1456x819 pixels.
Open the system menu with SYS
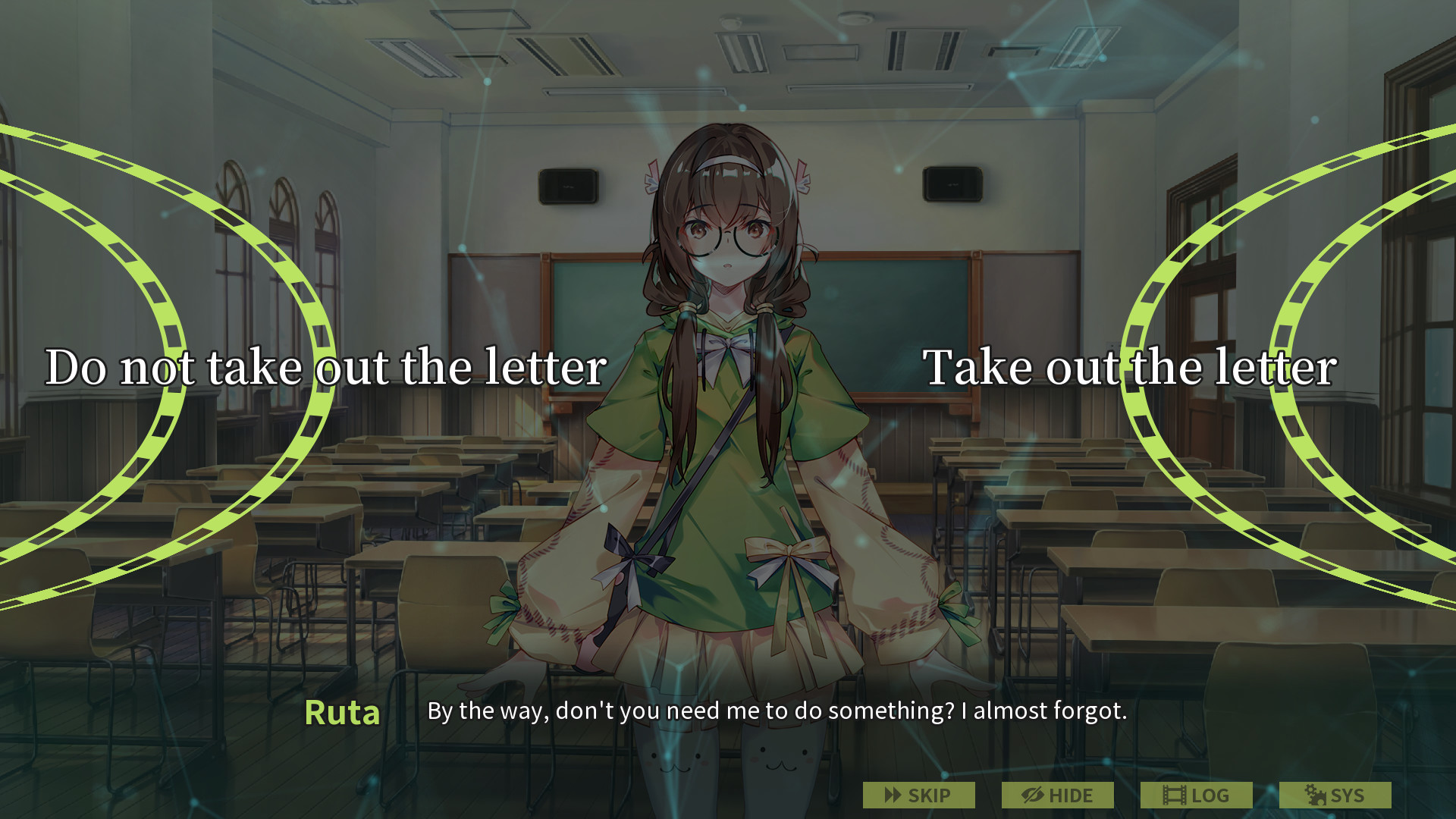coord(1335,795)
